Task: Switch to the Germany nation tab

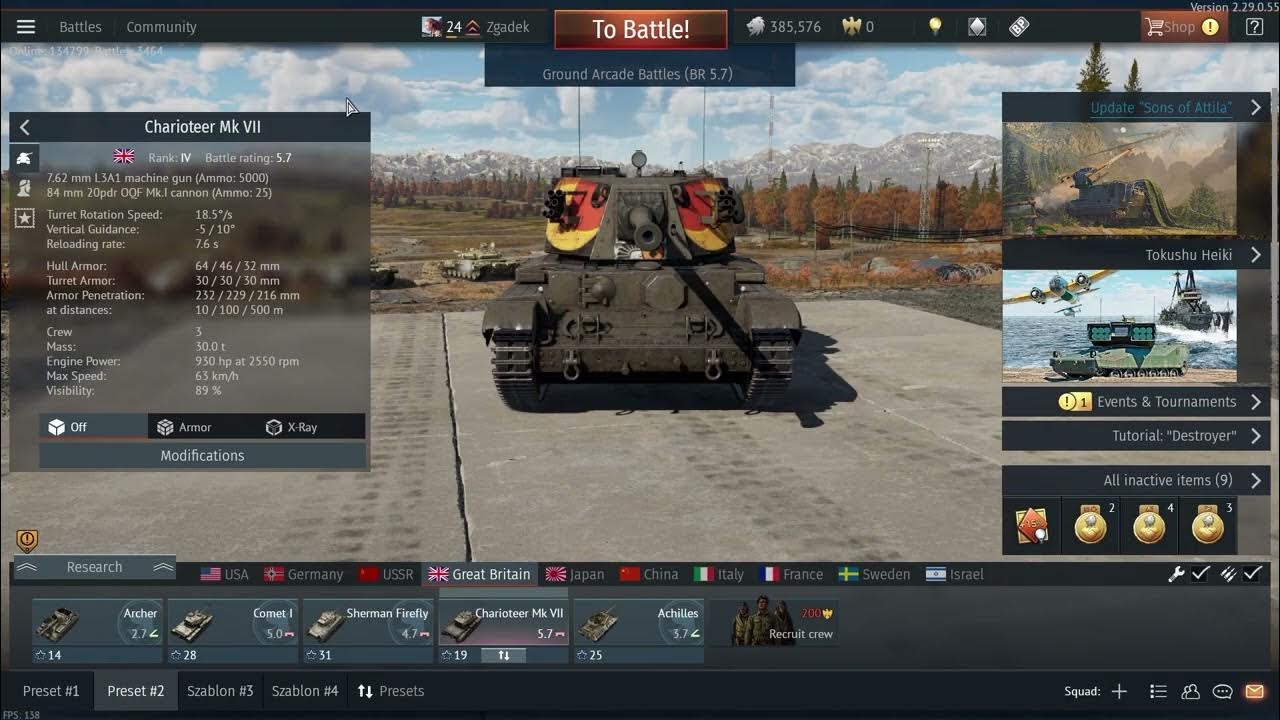Action: (x=303, y=574)
